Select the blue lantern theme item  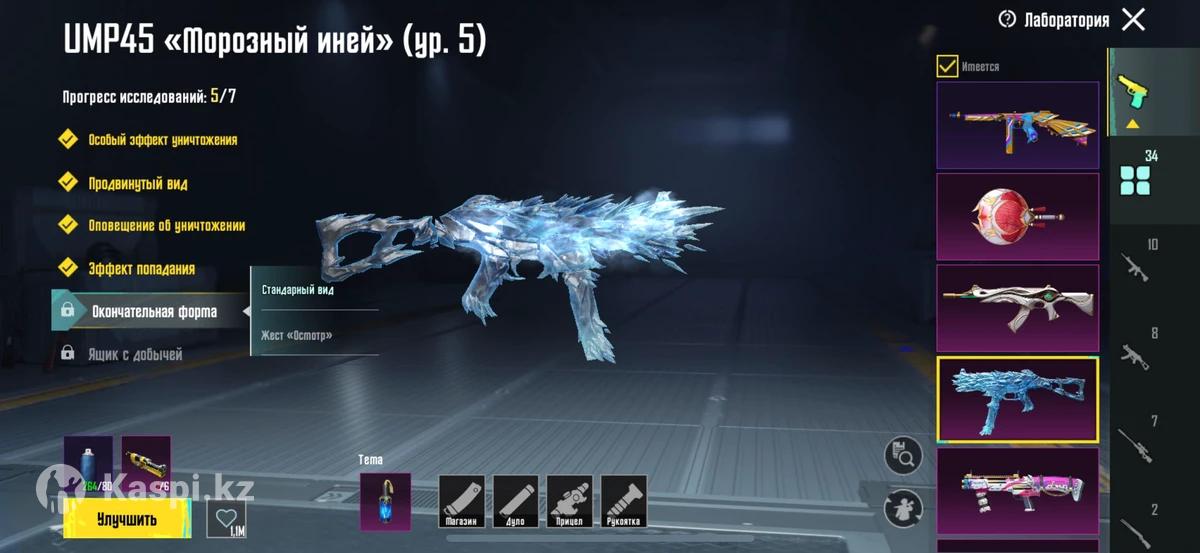tap(385, 500)
